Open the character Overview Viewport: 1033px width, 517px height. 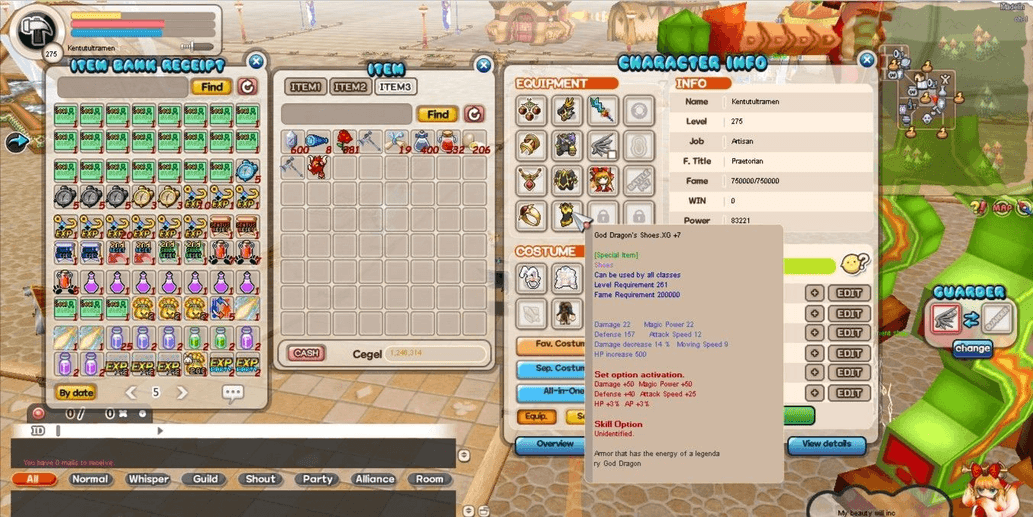pos(555,444)
